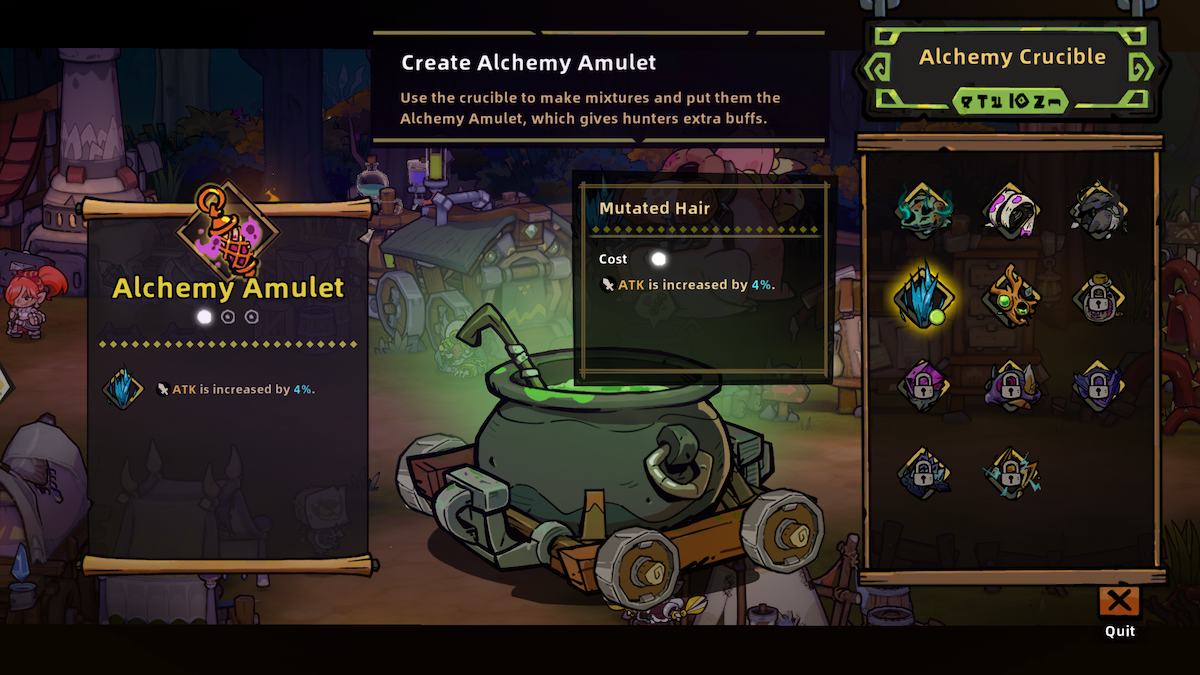Click the locked teal lightning ingredient
This screenshot has height=675, width=1200.
pos(1011,472)
